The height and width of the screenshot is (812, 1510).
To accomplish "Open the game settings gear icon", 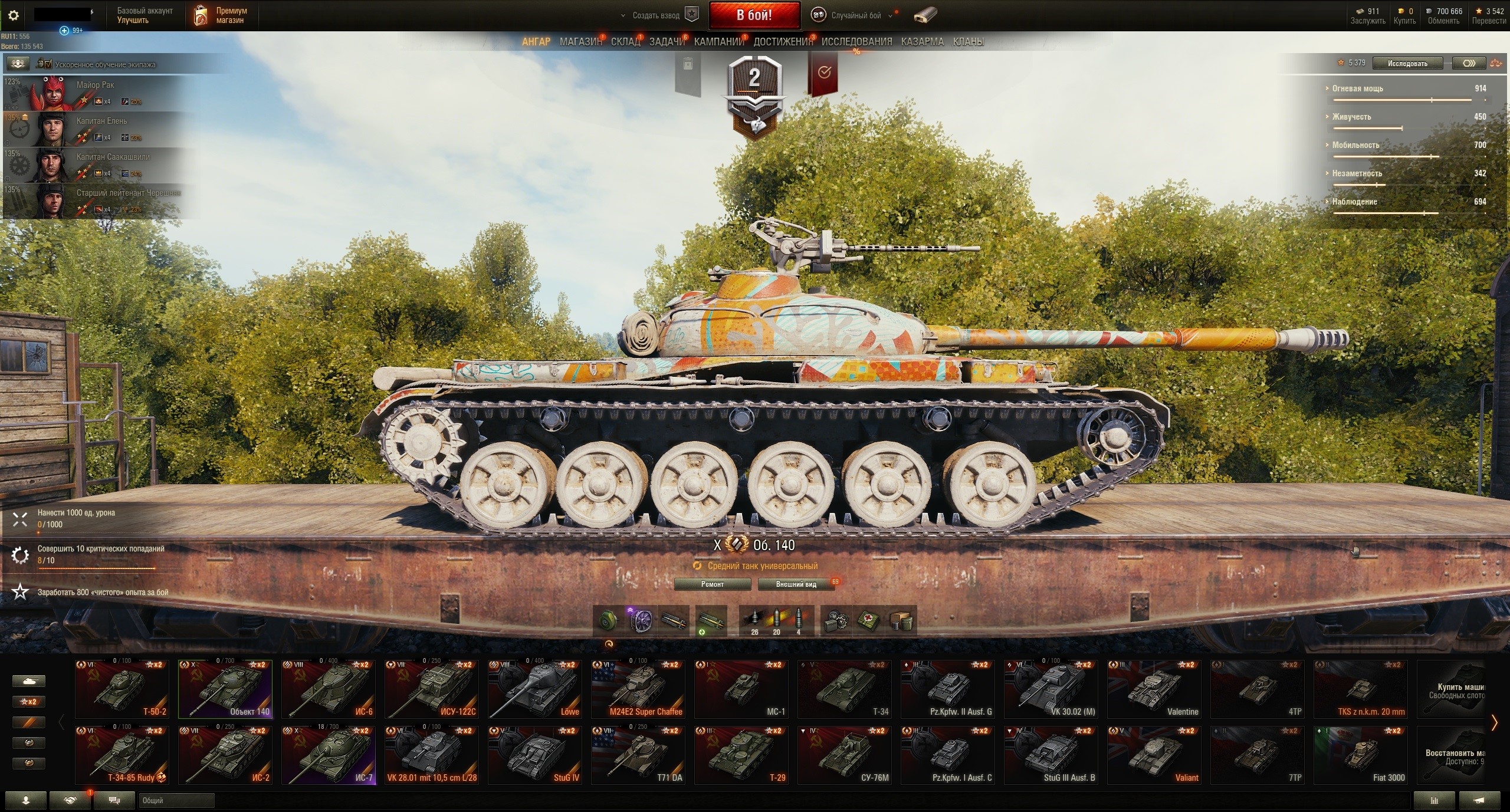I will coord(14,15).
